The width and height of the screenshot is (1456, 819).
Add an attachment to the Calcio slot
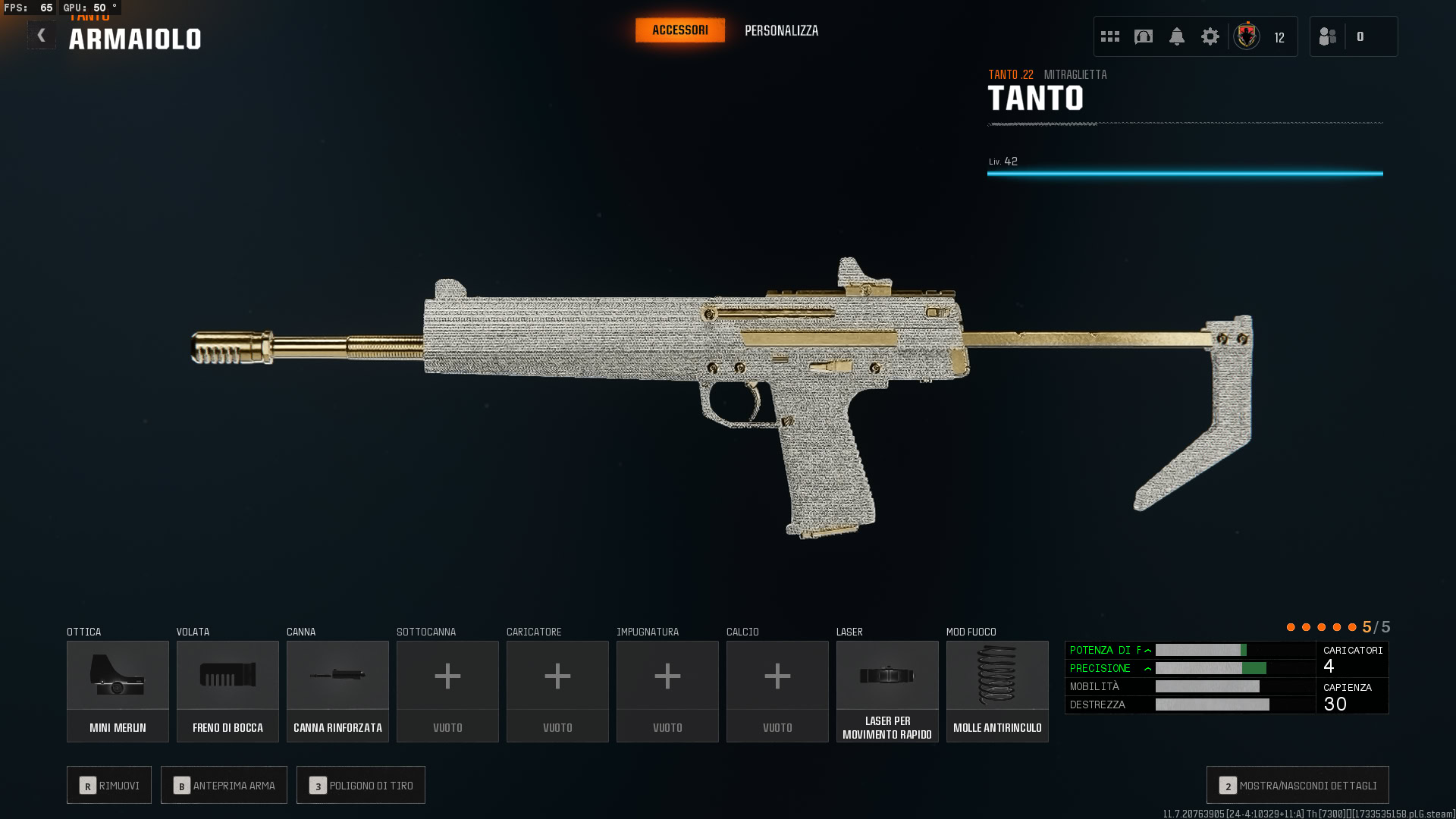(x=777, y=691)
